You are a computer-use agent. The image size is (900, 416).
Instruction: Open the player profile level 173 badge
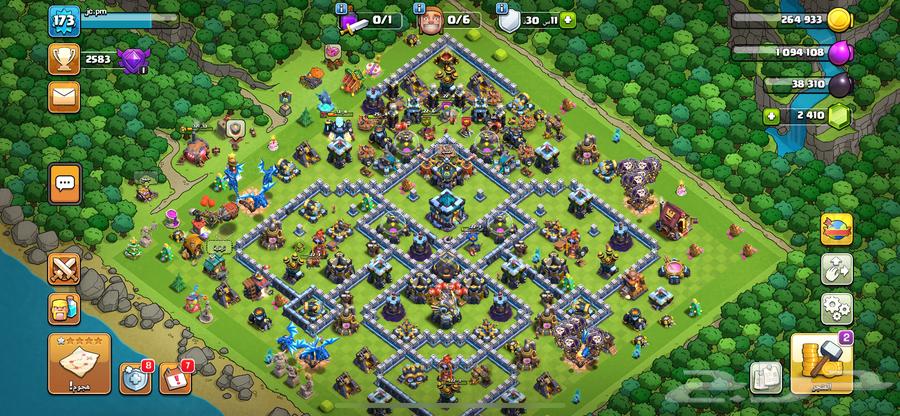pyautogui.click(x=64, y=20)
